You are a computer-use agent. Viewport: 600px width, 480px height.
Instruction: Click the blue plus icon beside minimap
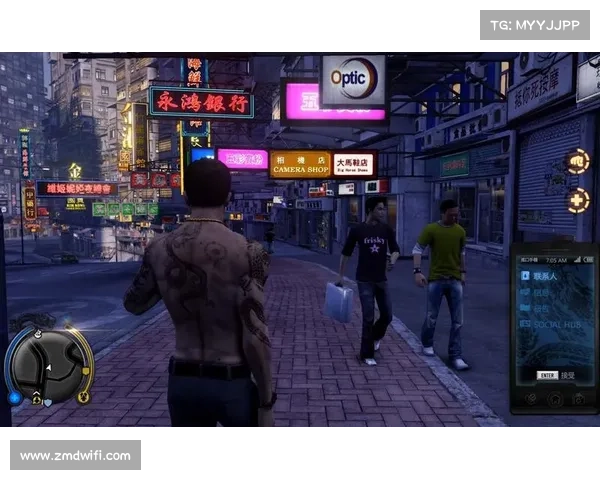13,396
